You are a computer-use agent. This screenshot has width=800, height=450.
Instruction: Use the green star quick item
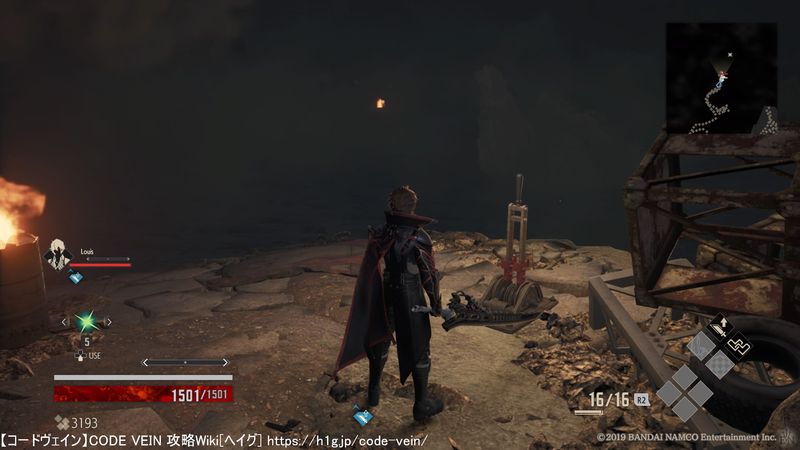(x=86, y=321)
